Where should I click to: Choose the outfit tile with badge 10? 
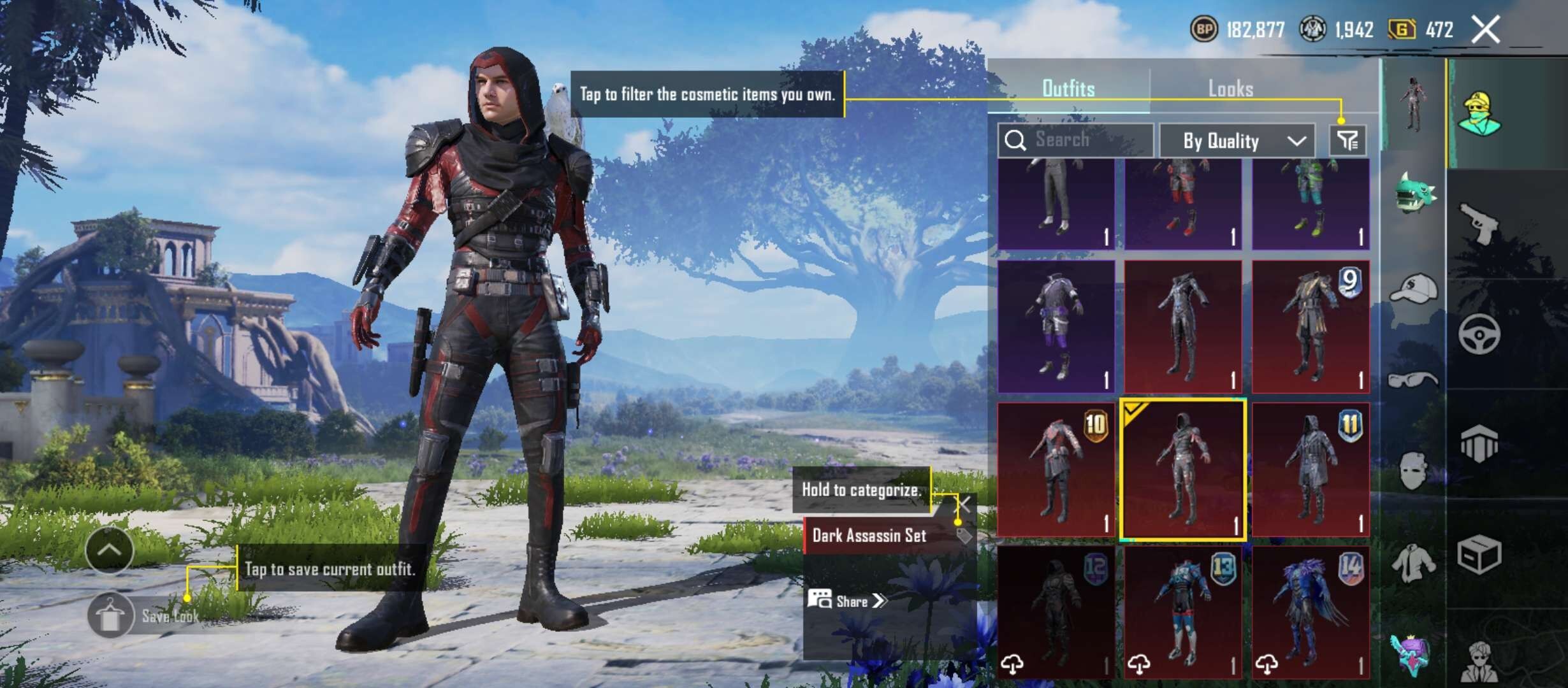click(1056, 469)
